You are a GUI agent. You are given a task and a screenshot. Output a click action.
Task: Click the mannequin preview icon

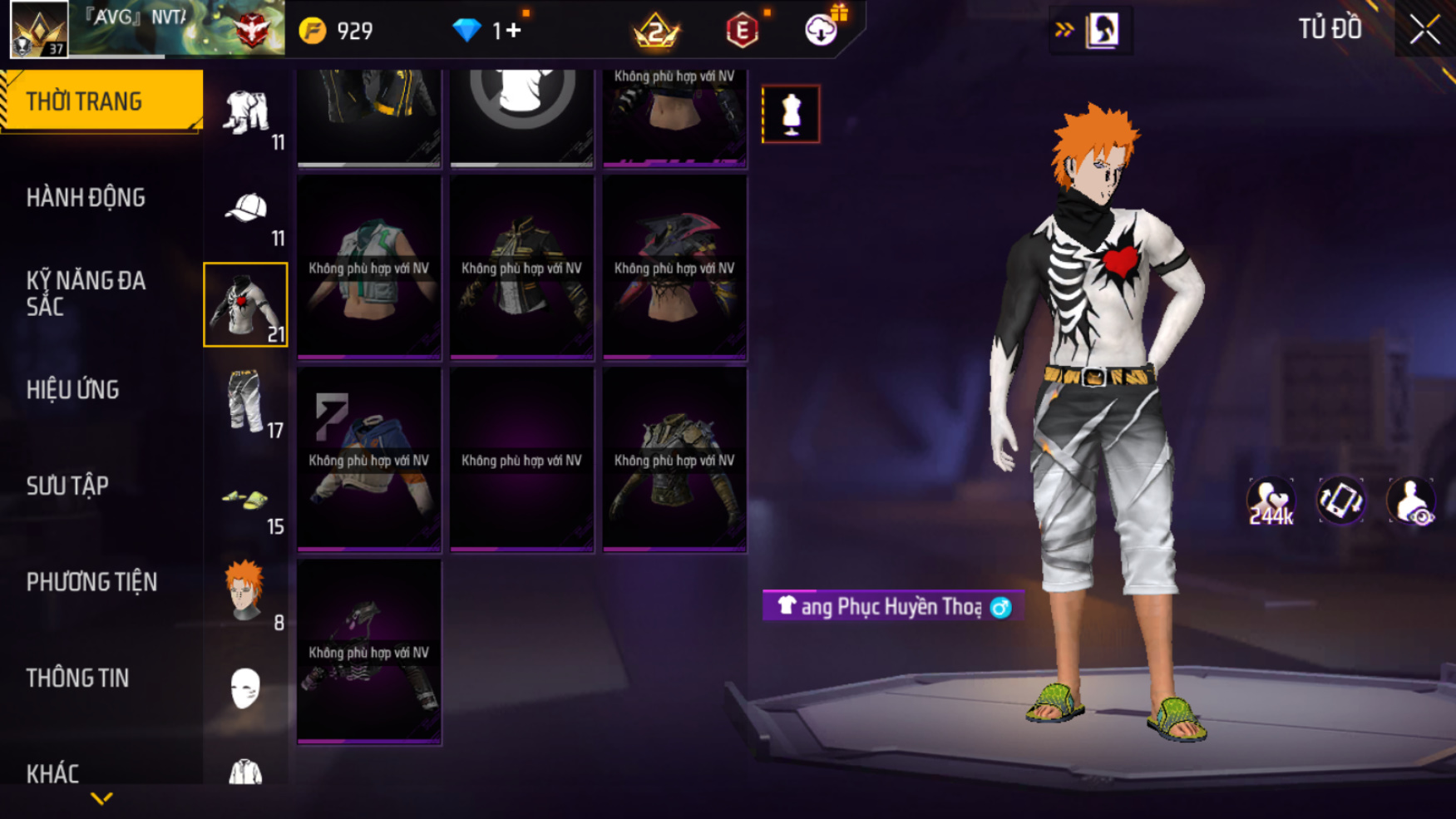tap(791, 114)
